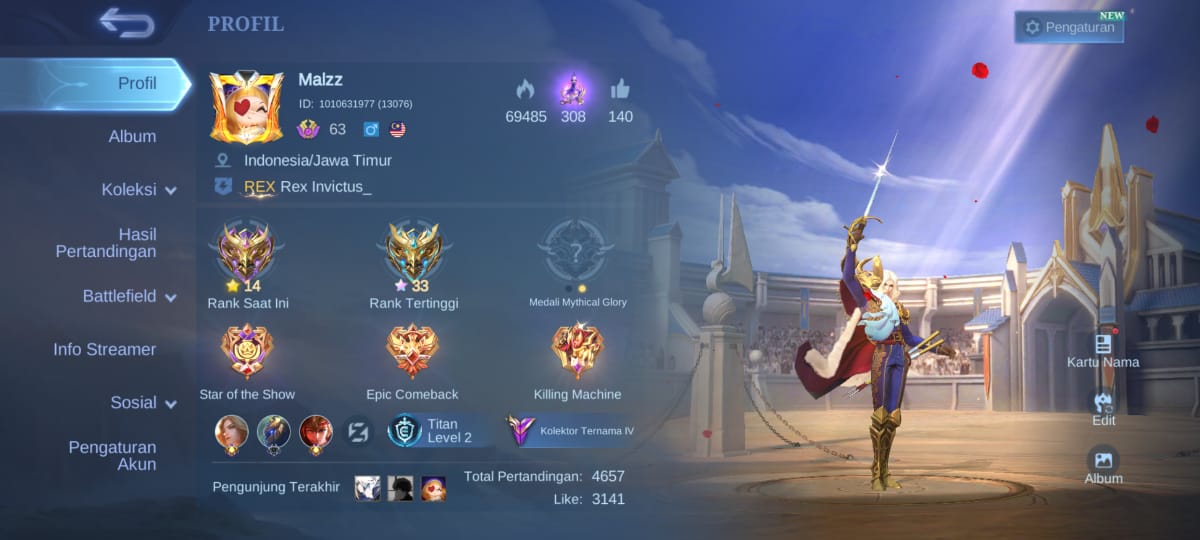Switch to the Album tab
Viewport: 1200px width, 540px height.
click(x=132, y=136)
